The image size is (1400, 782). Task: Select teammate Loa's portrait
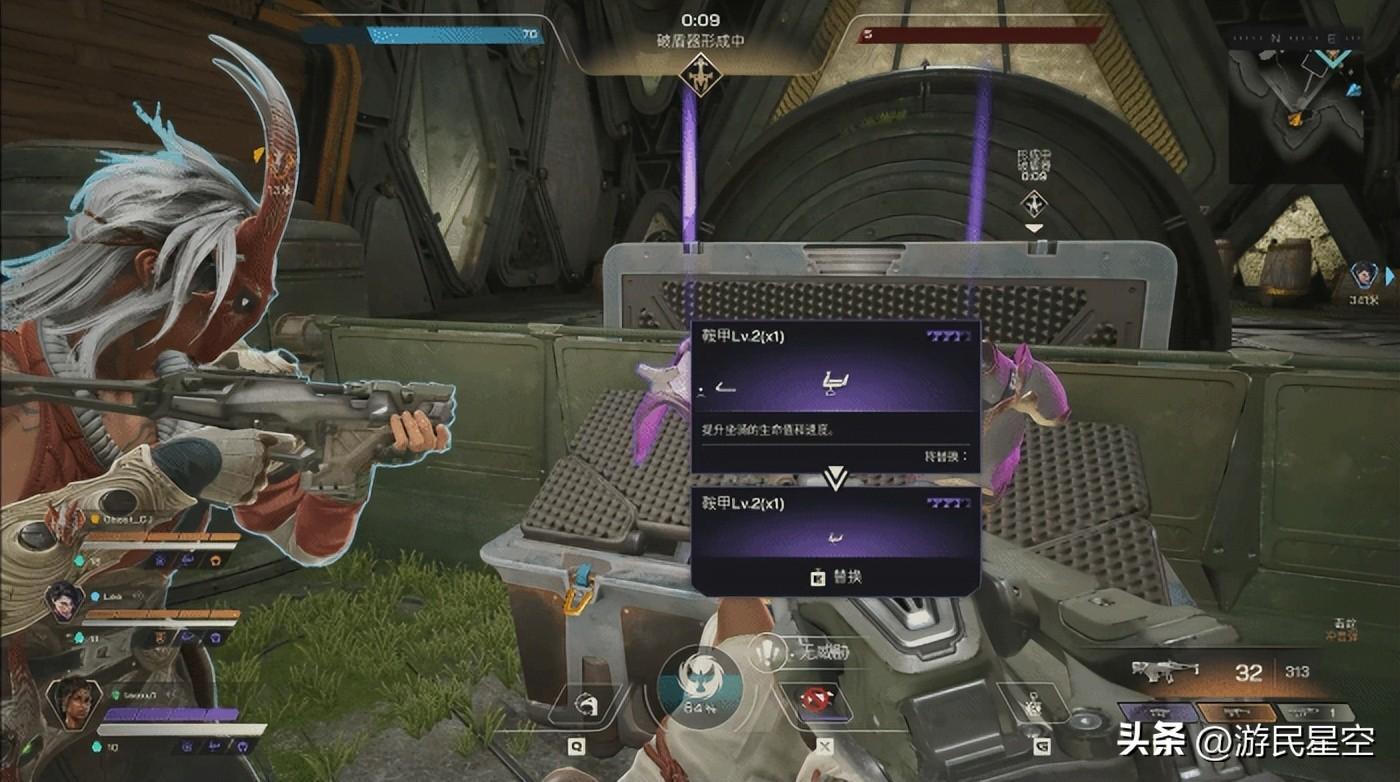click(63, 601)
